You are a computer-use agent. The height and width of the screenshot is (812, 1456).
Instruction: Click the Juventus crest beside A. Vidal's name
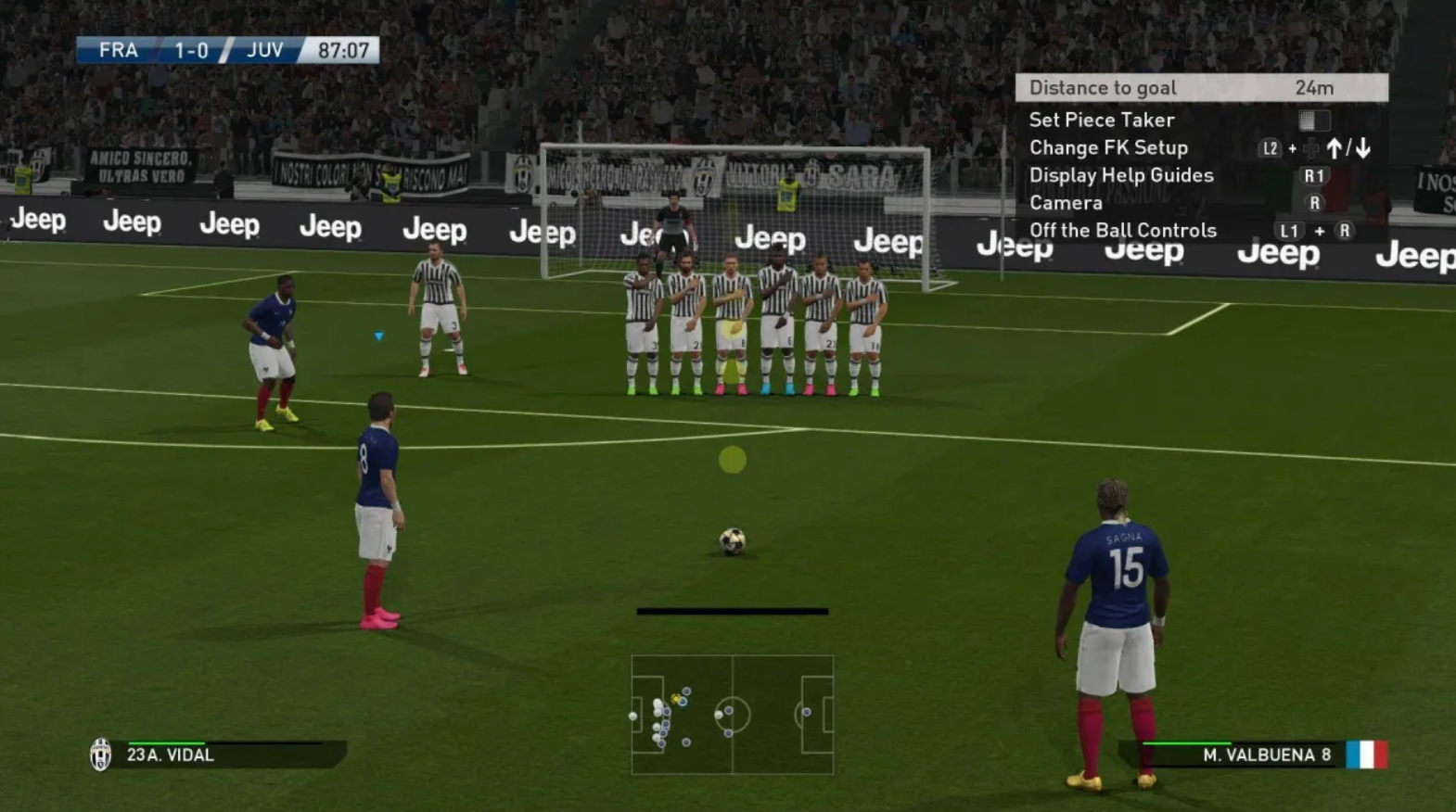(x=102, y=755)
